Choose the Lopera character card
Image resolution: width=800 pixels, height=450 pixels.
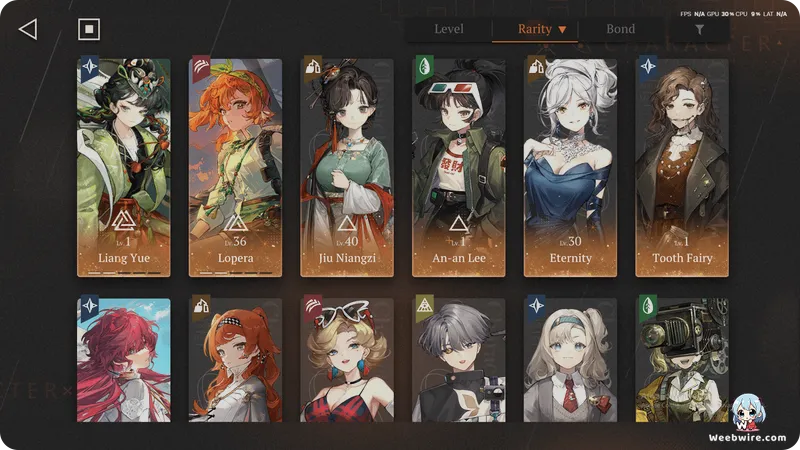[x=236, y=167]
